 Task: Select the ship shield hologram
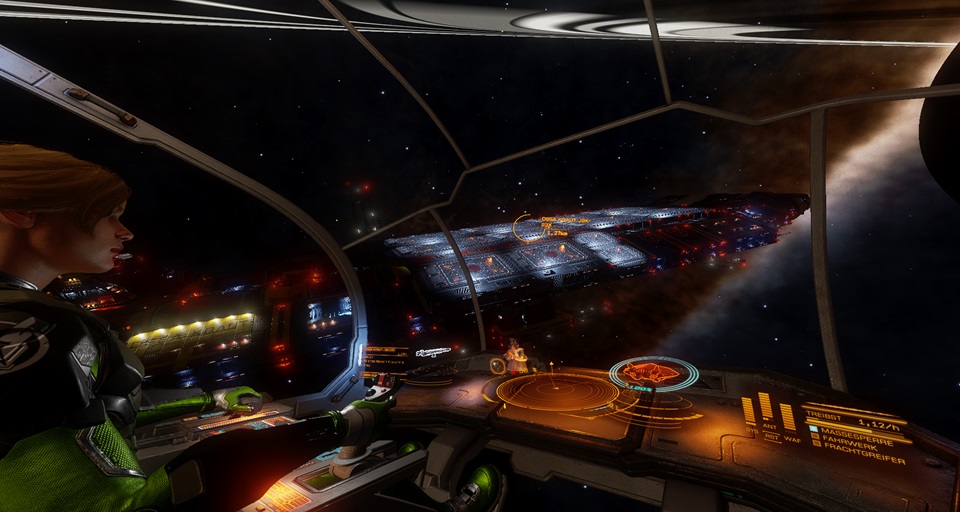coord(654,374)
